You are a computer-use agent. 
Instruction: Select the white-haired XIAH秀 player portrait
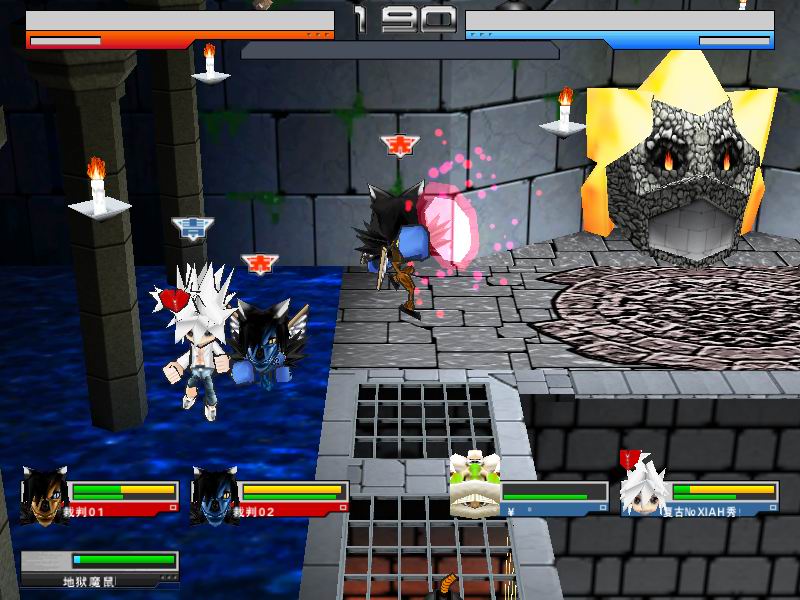pos(643,490)
